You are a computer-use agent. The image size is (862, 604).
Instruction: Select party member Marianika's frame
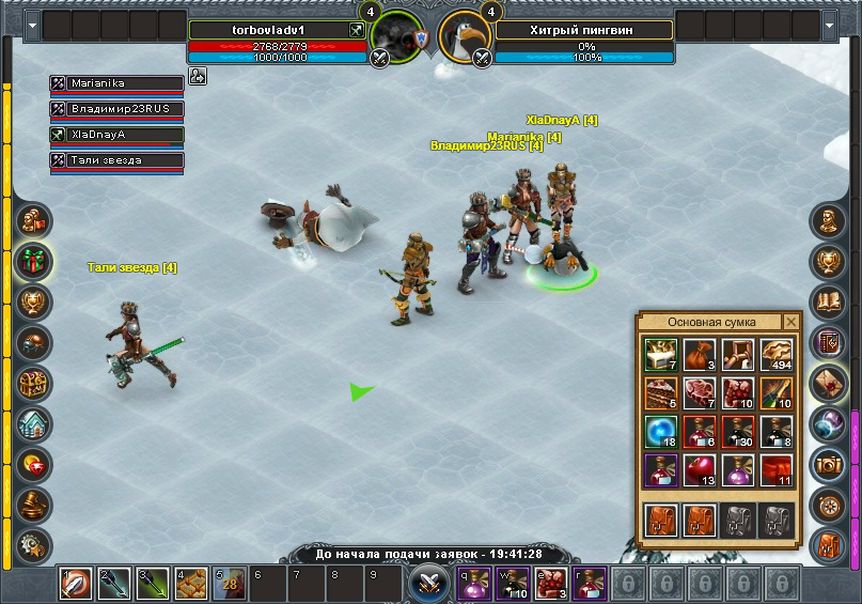click(118, 84)
